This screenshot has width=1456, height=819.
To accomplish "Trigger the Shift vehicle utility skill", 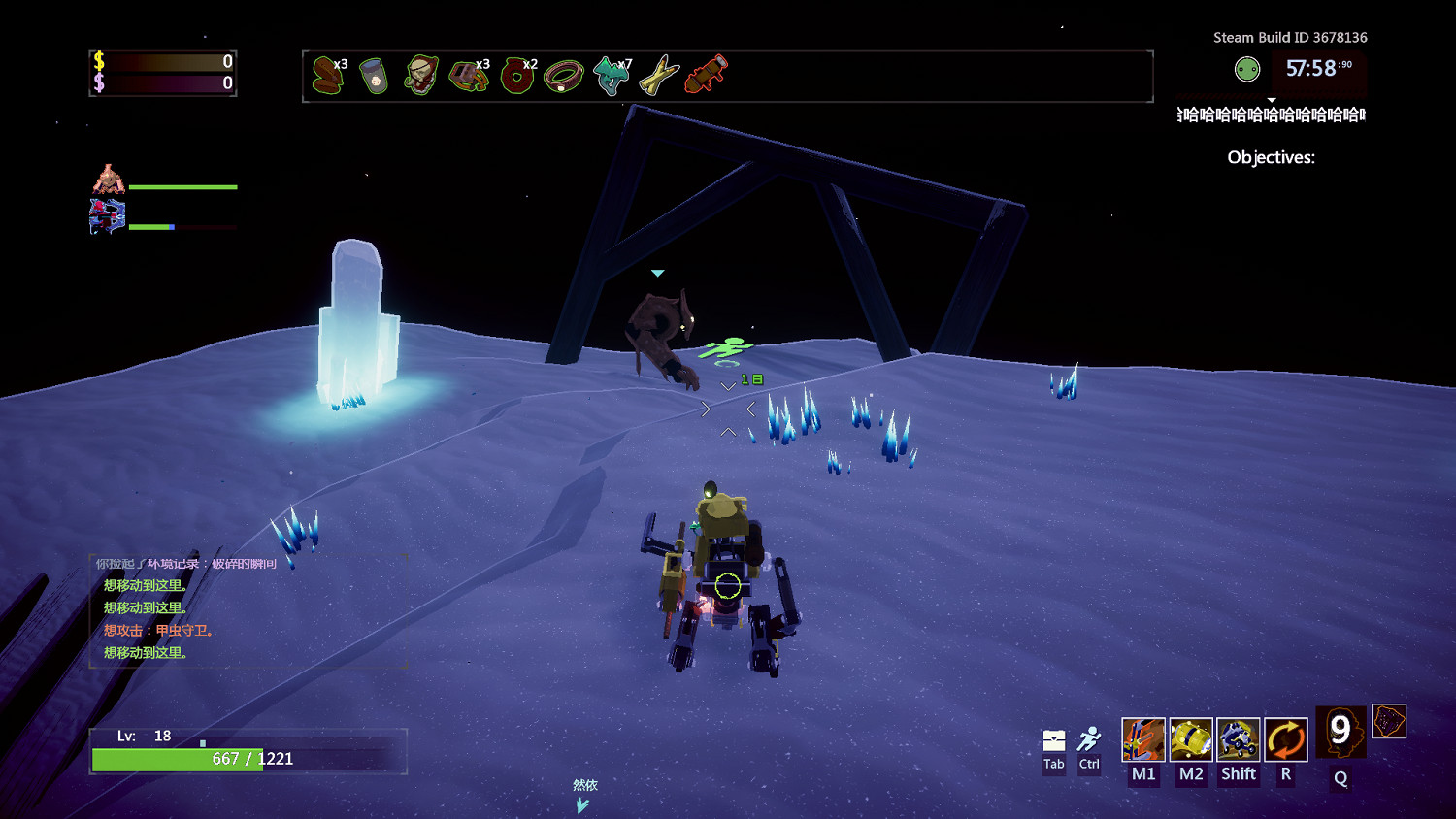I will point(1239,739).
